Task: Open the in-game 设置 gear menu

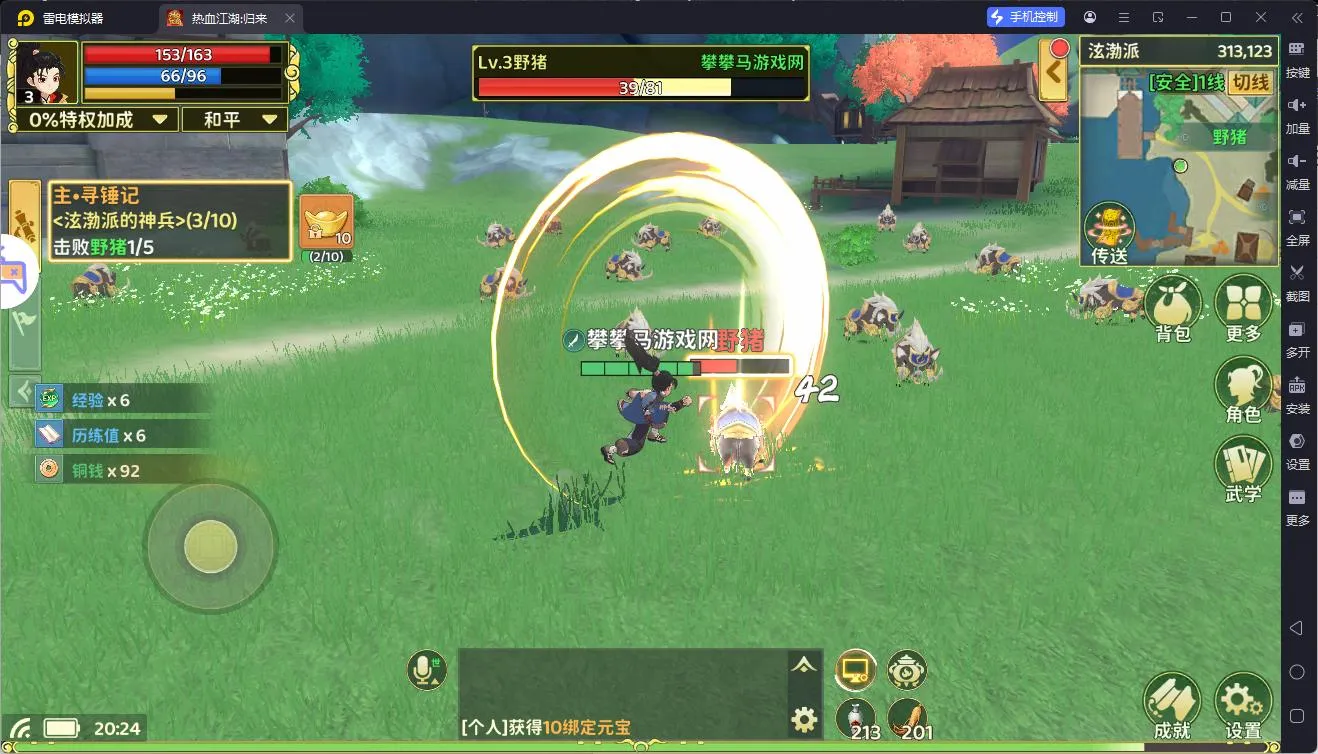Action: click(1243, 704)
